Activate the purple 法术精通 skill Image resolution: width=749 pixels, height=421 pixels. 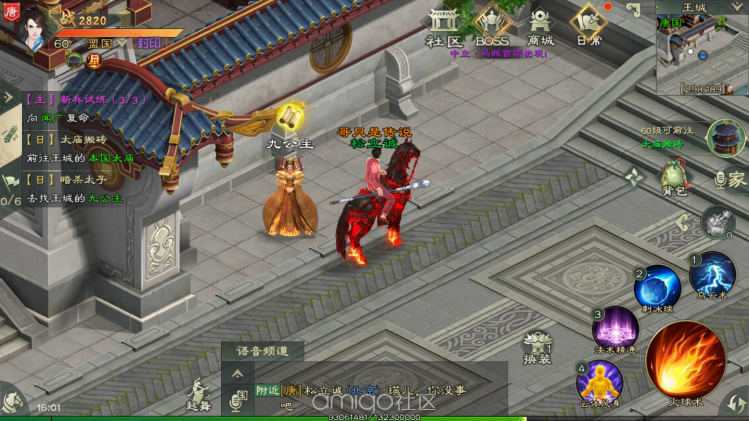(616, 329)
